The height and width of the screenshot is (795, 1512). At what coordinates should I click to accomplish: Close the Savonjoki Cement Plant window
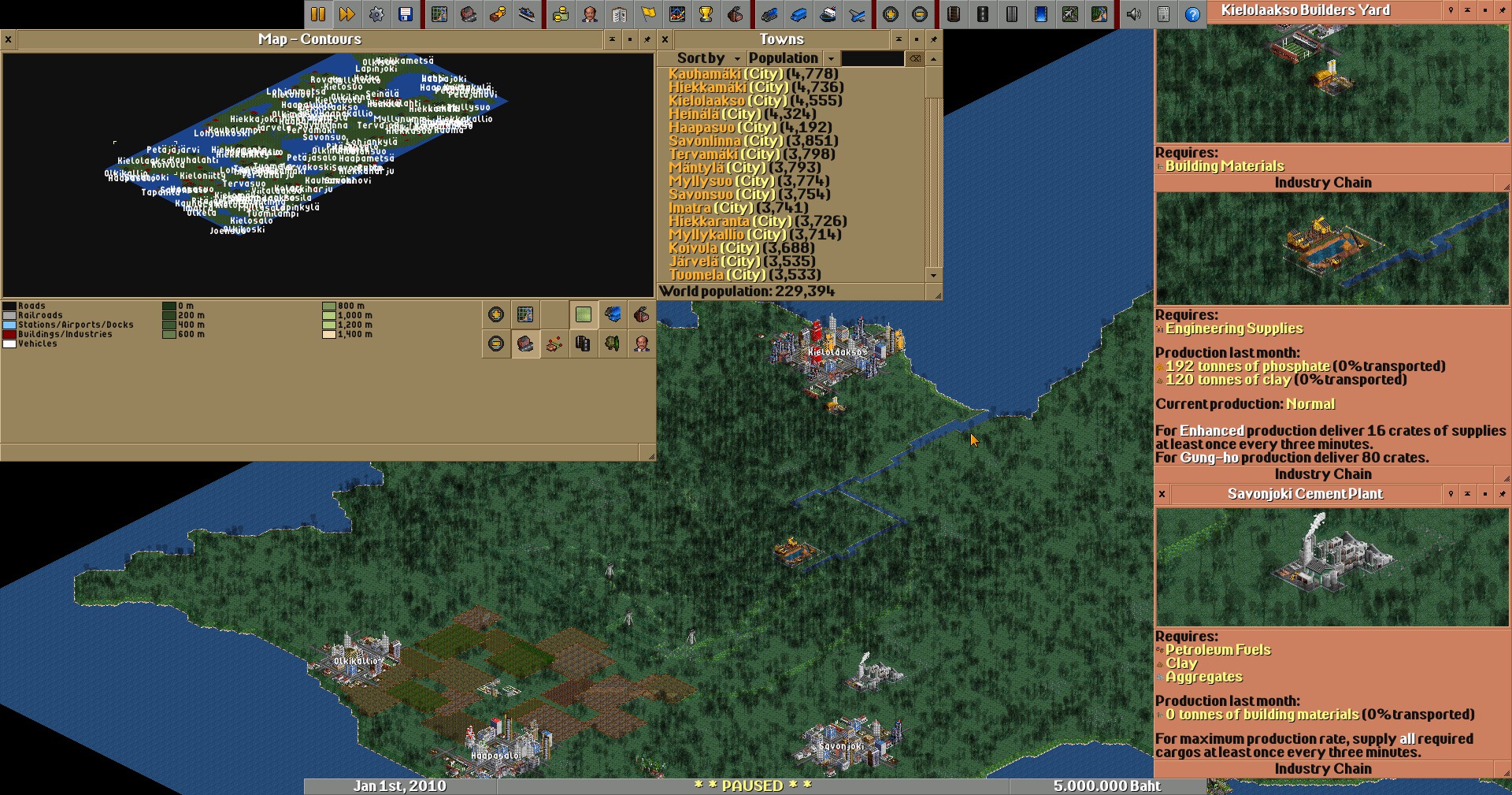[x=1162, y=494]
